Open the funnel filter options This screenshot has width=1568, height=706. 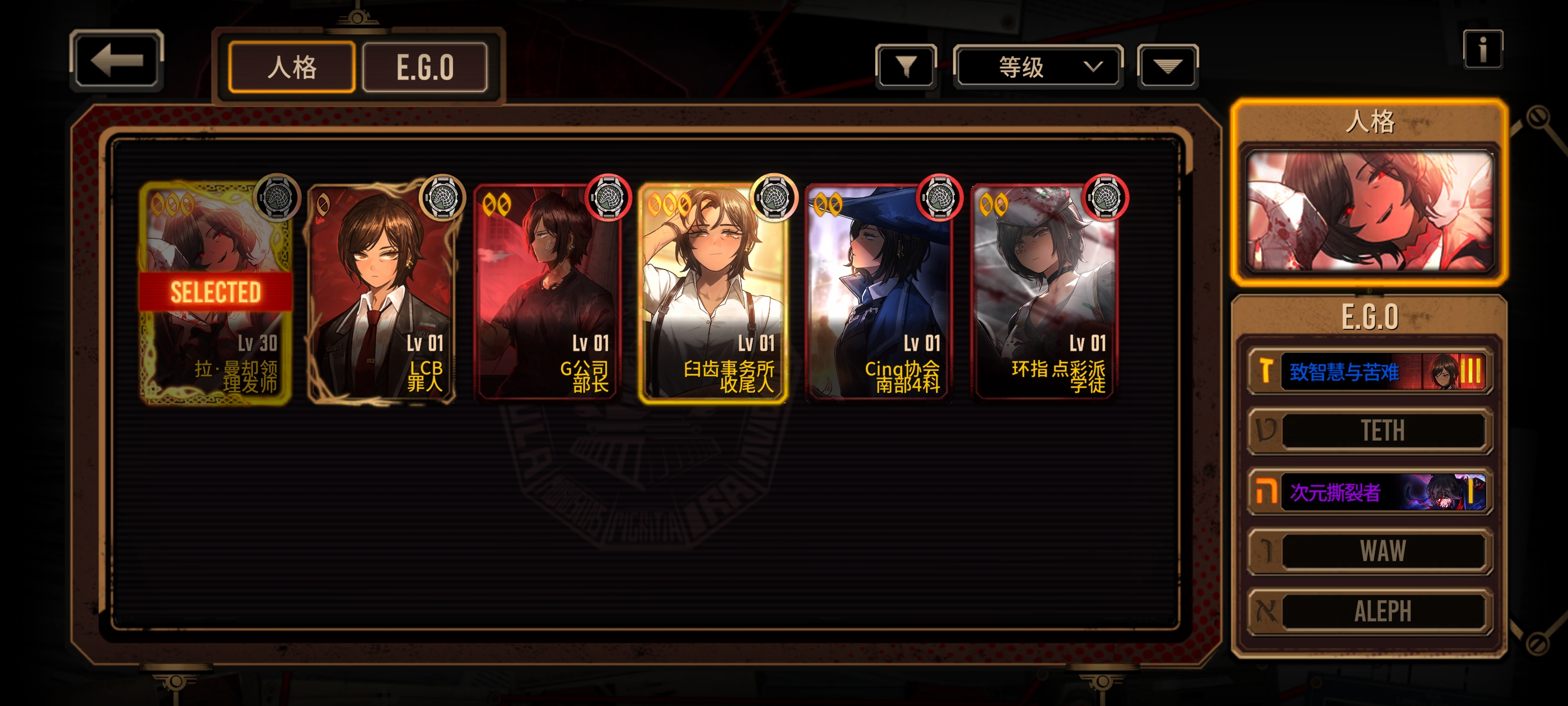(906, 66)
